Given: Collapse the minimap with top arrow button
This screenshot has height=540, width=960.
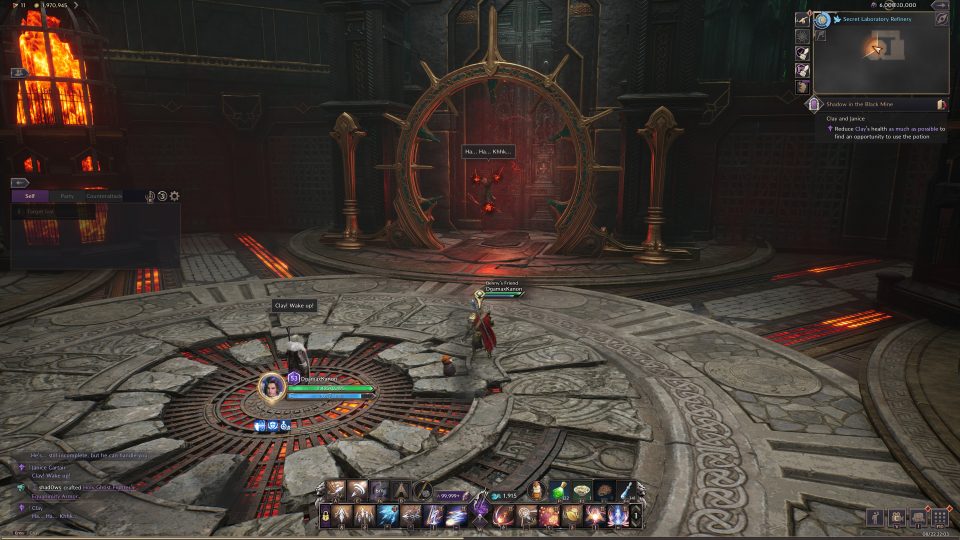Looking at the screenshot, I should [940, 5].
